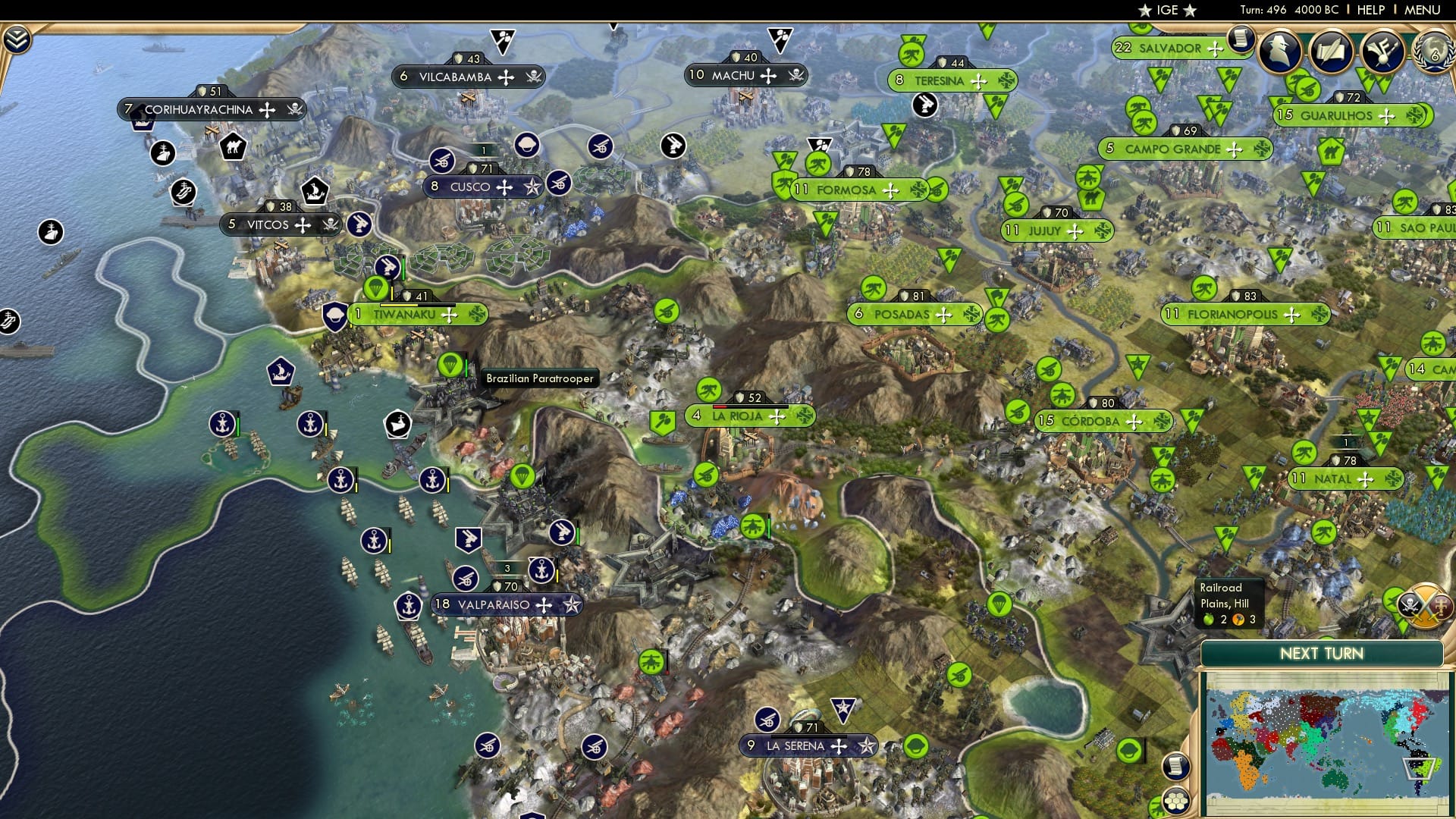This screenshot has width=1456, height=819.
Task: Click the hexagon notification icon in bottom right corner
Action: [x=1176, y=802]
